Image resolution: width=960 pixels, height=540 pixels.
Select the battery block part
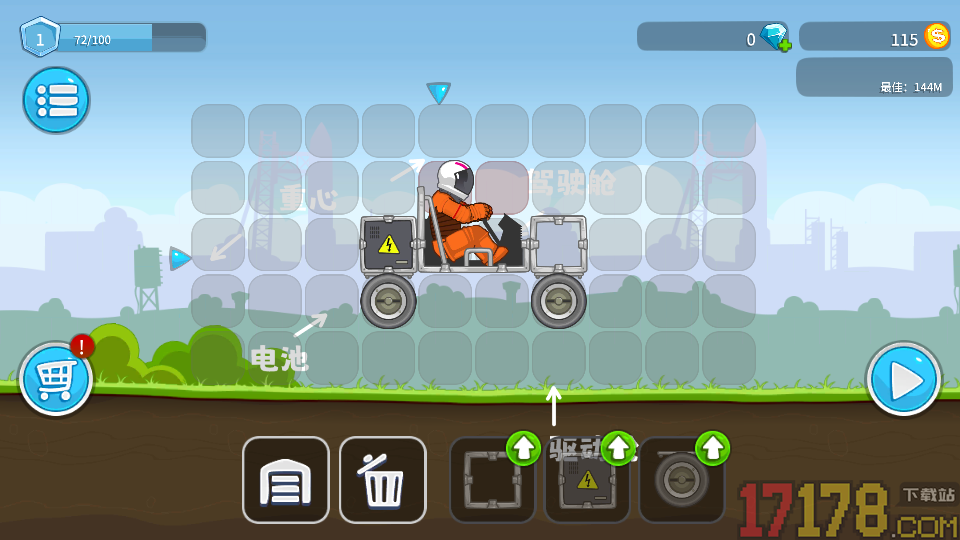586,483
